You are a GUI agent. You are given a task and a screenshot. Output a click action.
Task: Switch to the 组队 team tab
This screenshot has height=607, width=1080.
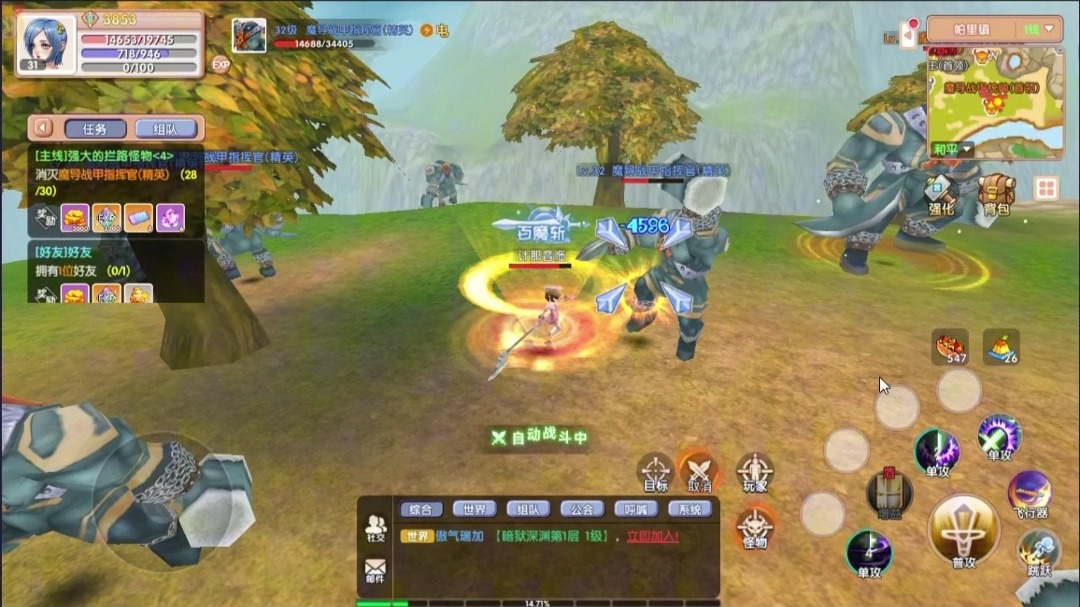click(x=164, y=128)
